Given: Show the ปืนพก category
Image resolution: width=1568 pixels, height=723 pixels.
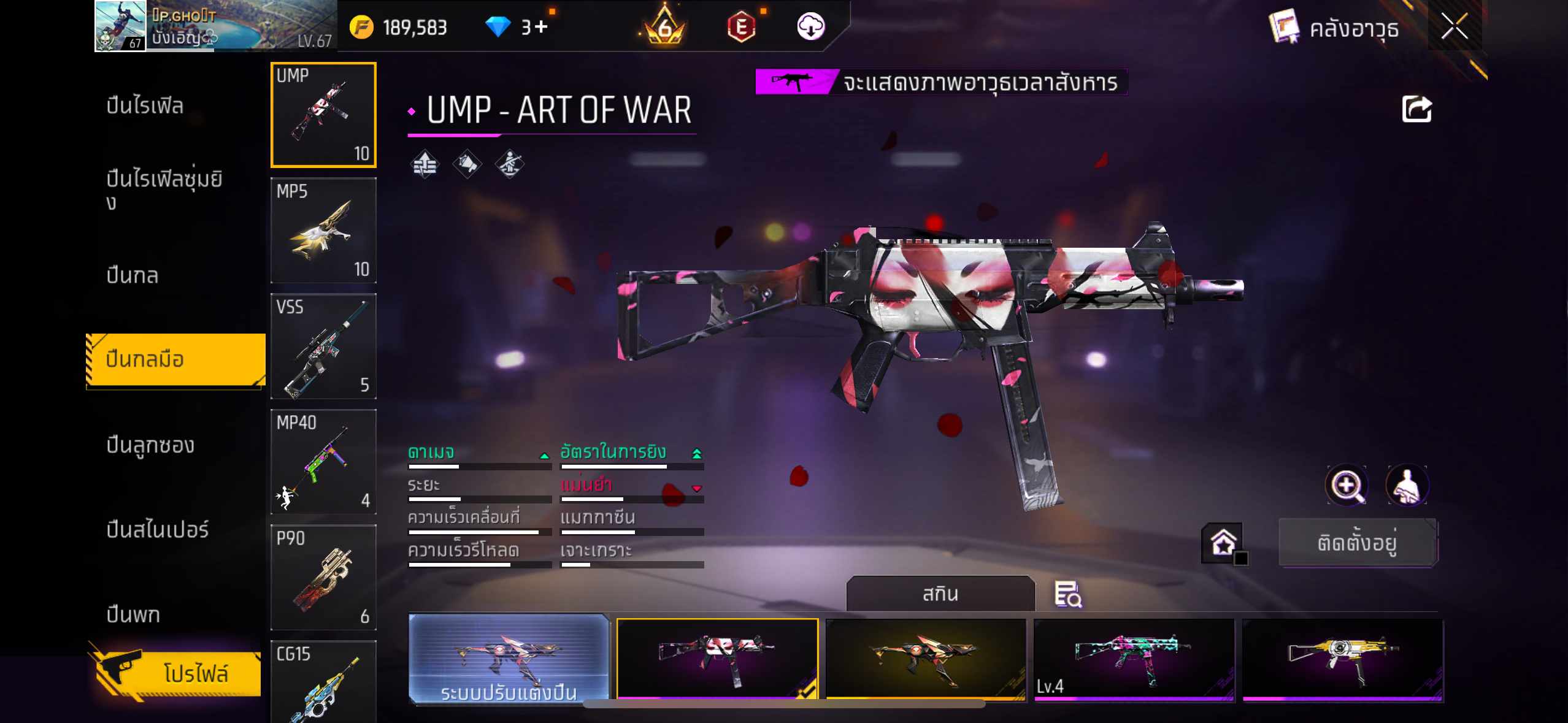Looking at the screenshot, I should [133, 614].
